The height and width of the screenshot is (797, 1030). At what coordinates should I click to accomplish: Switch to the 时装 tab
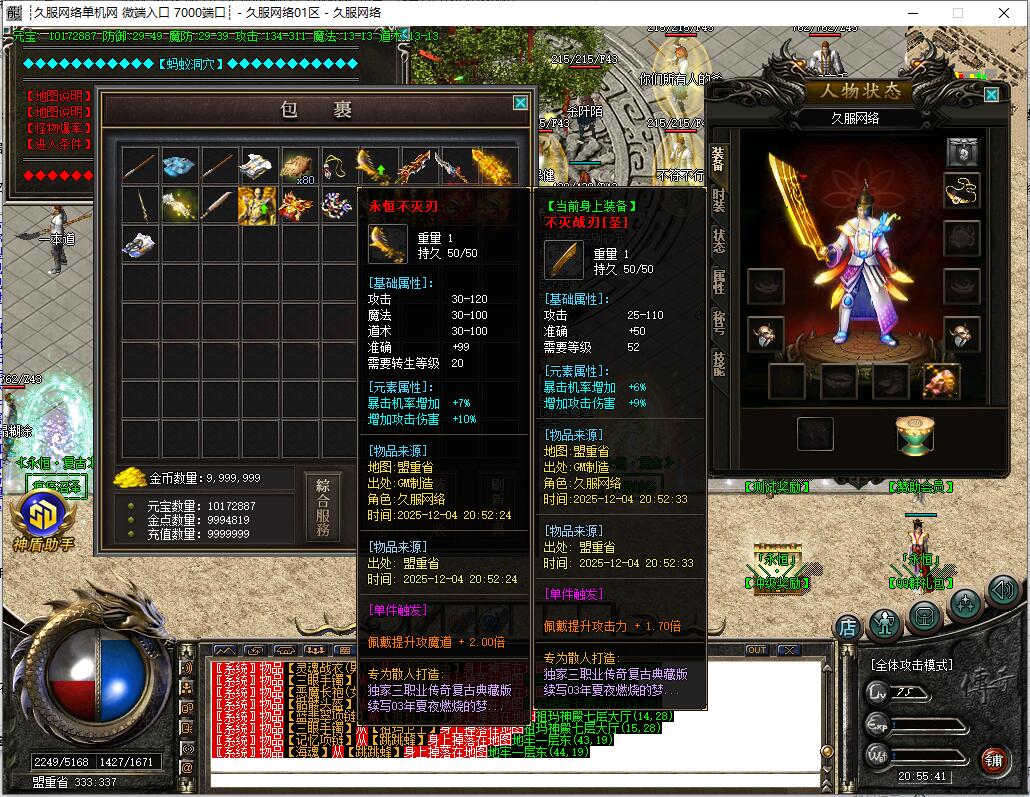coord(718,200)
